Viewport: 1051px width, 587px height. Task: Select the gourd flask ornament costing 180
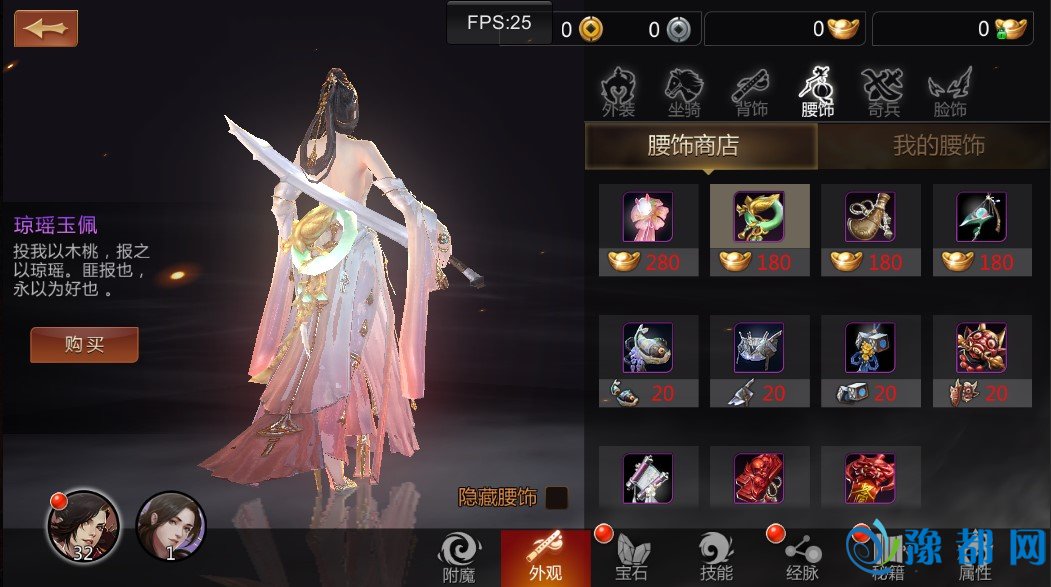tap(870, 218)
